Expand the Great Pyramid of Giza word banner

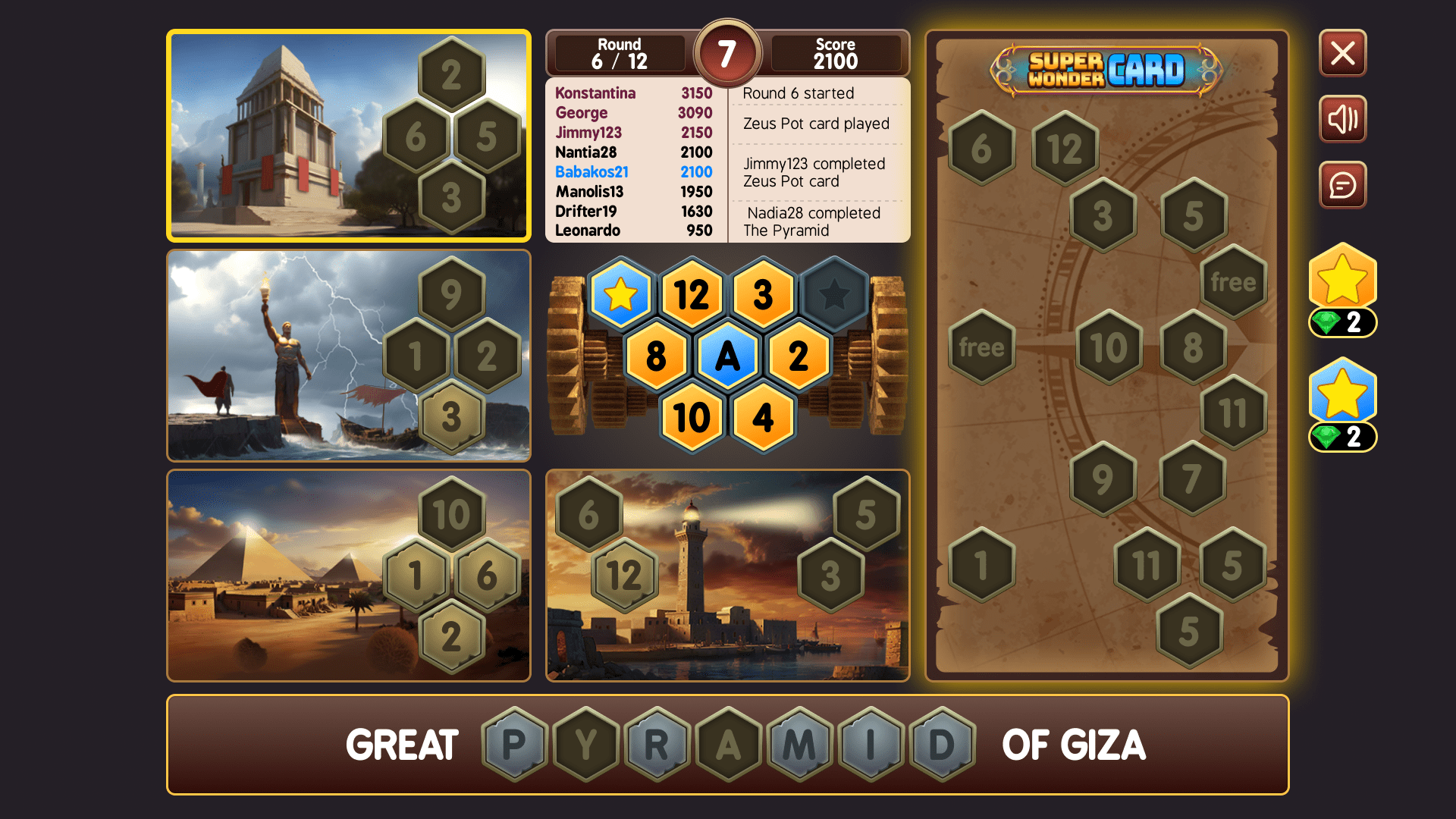click(x=728, y=745)
